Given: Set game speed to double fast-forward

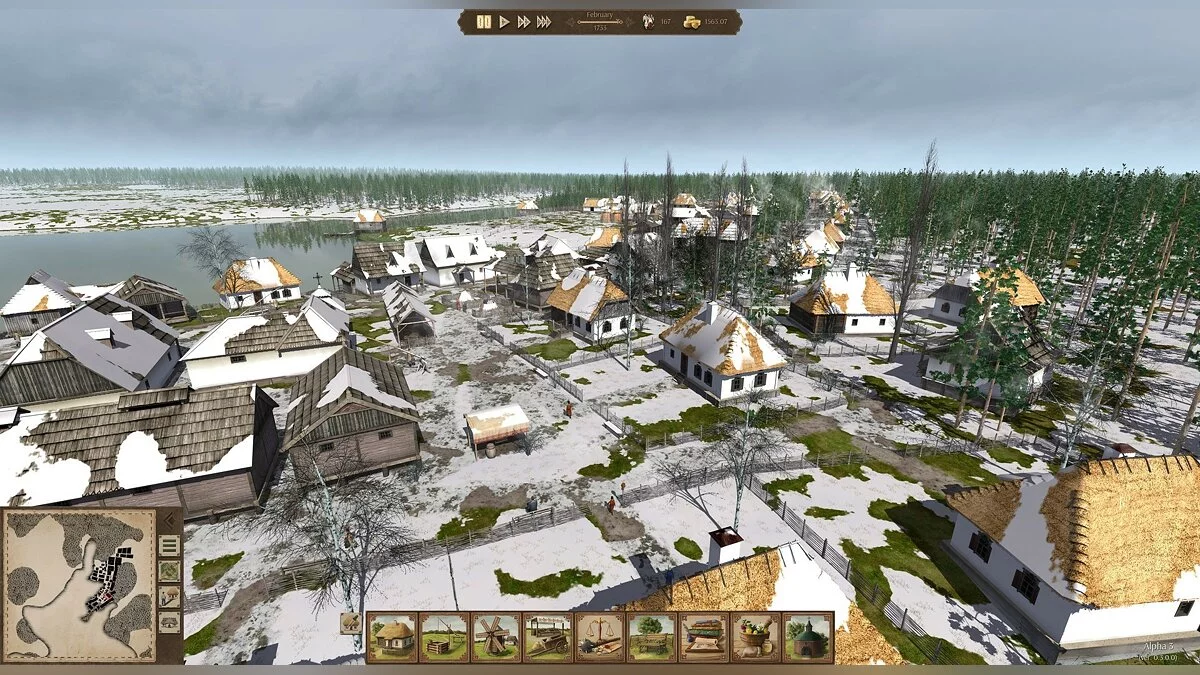Looking at the screenshot, I should tap(524, 21).
